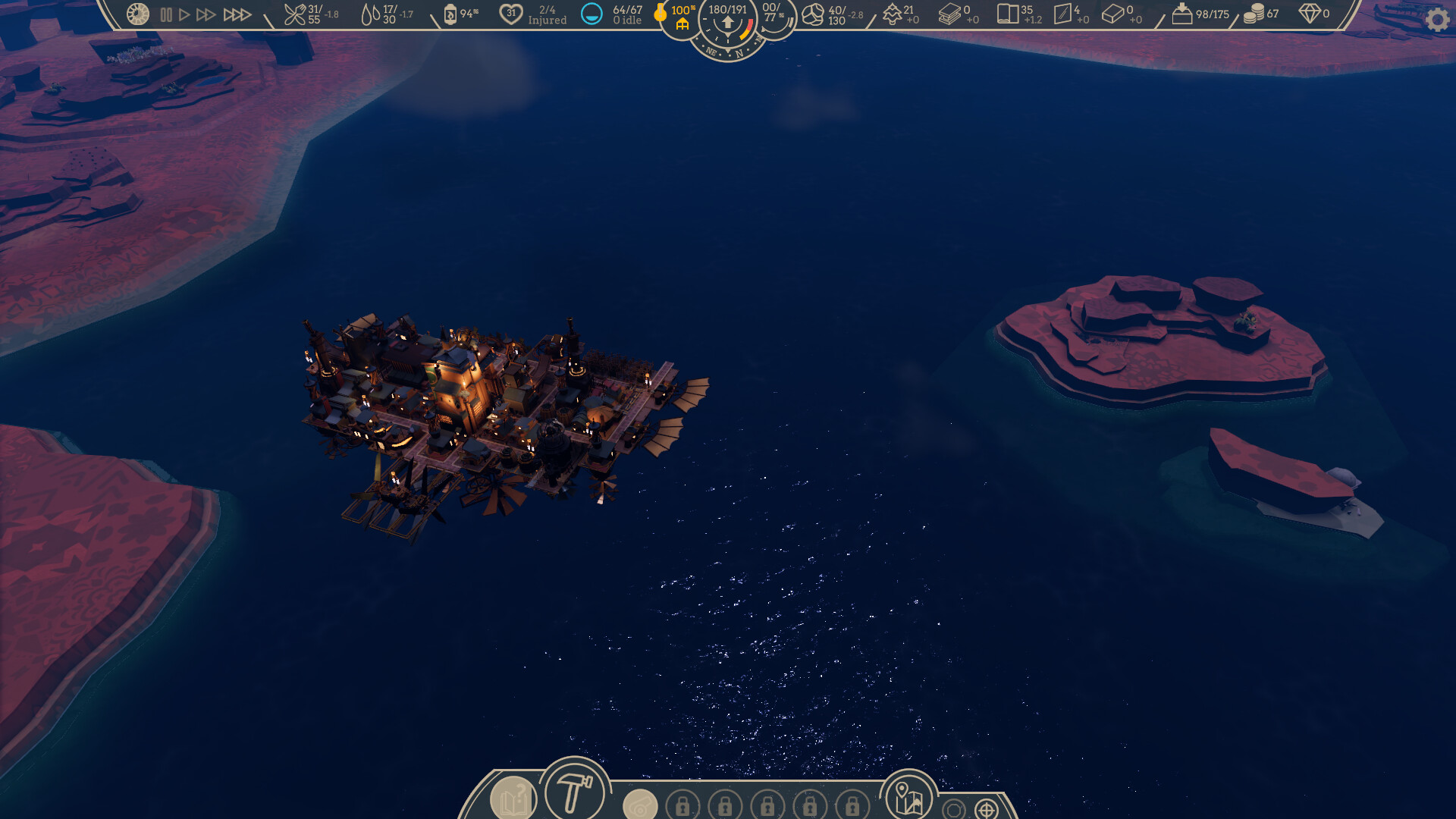Click the food utensils icon
Viewport: 1456px width, 819px height.
296,13
